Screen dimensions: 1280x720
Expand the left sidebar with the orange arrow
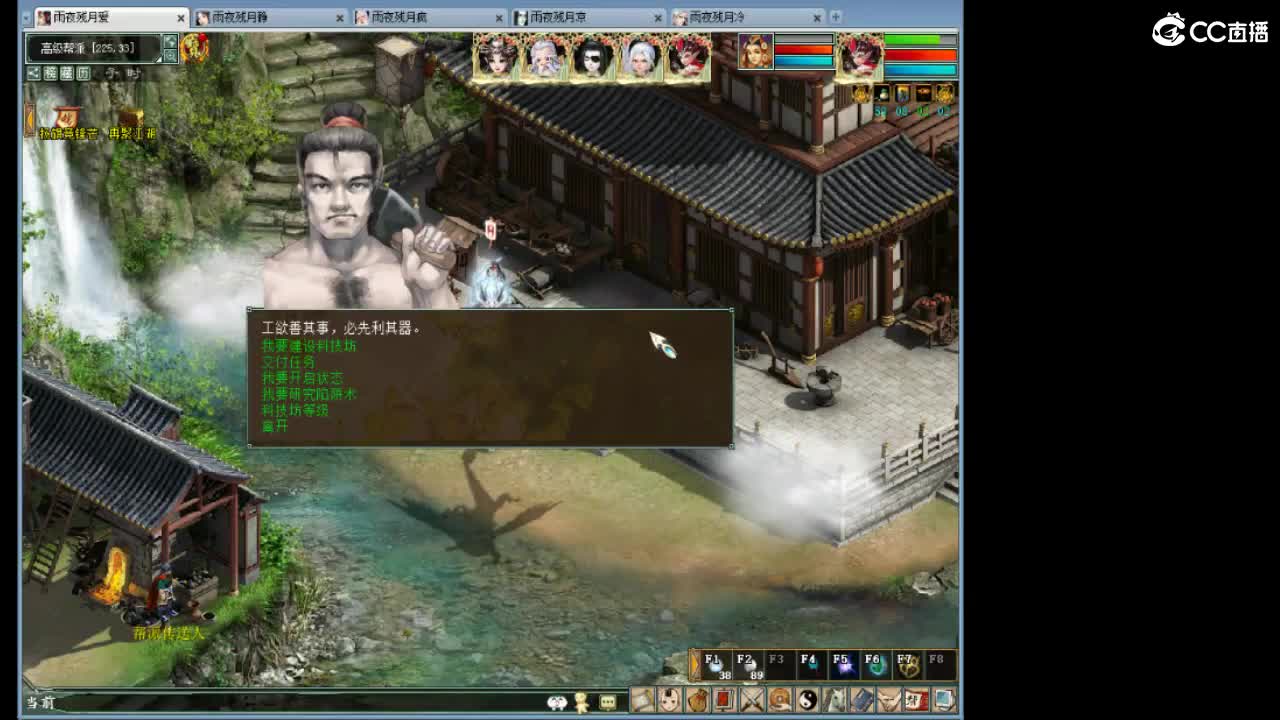coord(29,118)
